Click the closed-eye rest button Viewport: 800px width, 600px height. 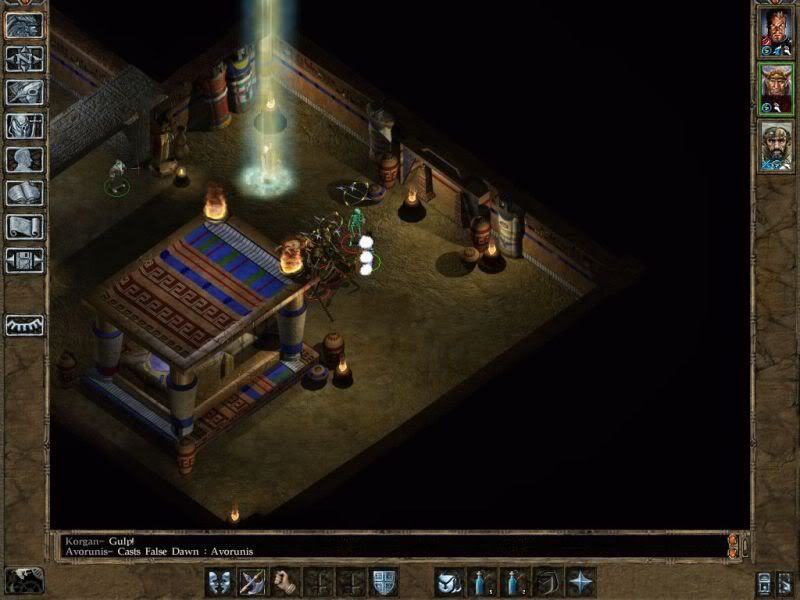pyautogui.click(x=24, y=325)
